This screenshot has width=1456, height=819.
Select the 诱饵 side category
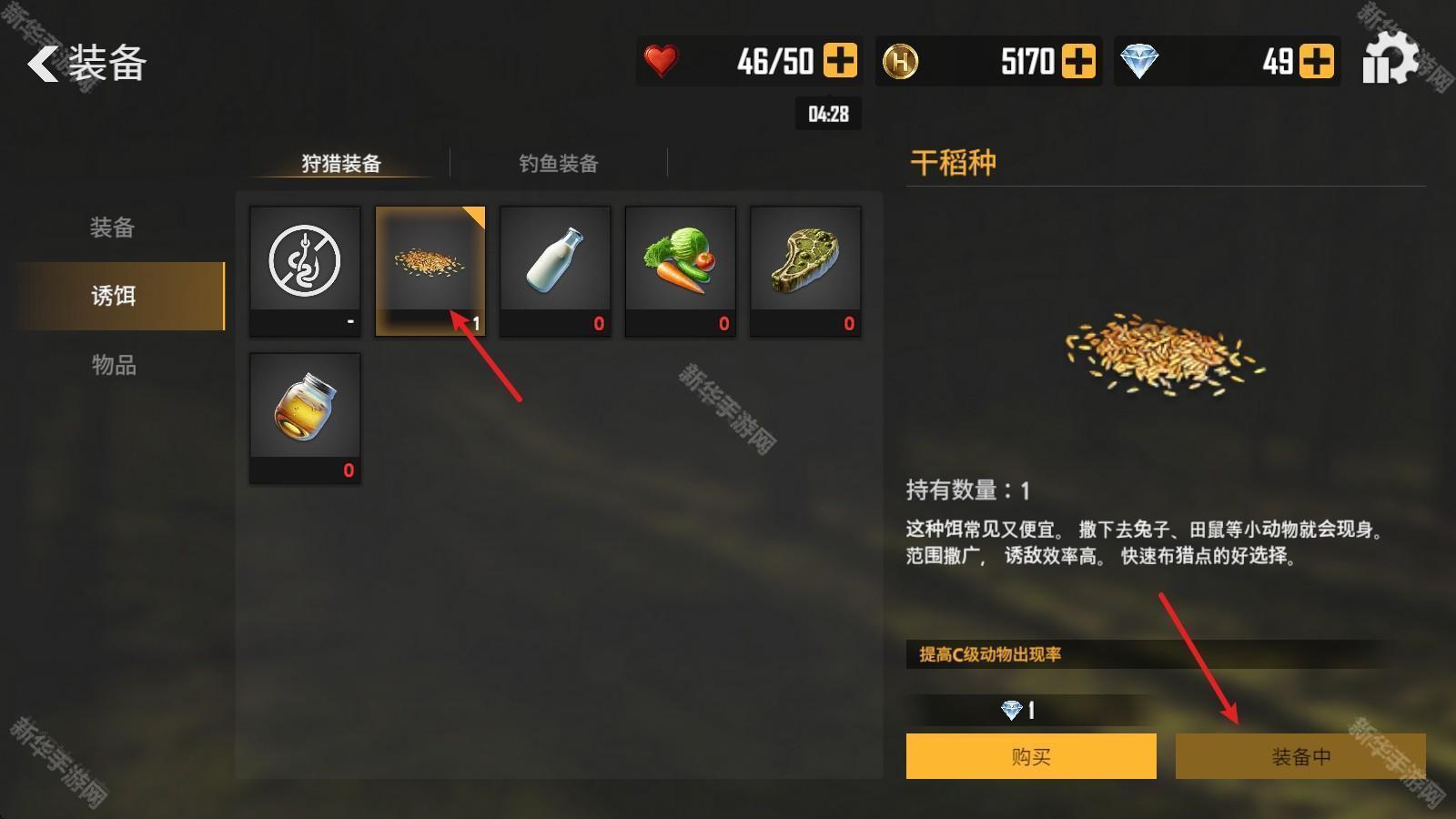pyautogui.click(x=114, y=296)
